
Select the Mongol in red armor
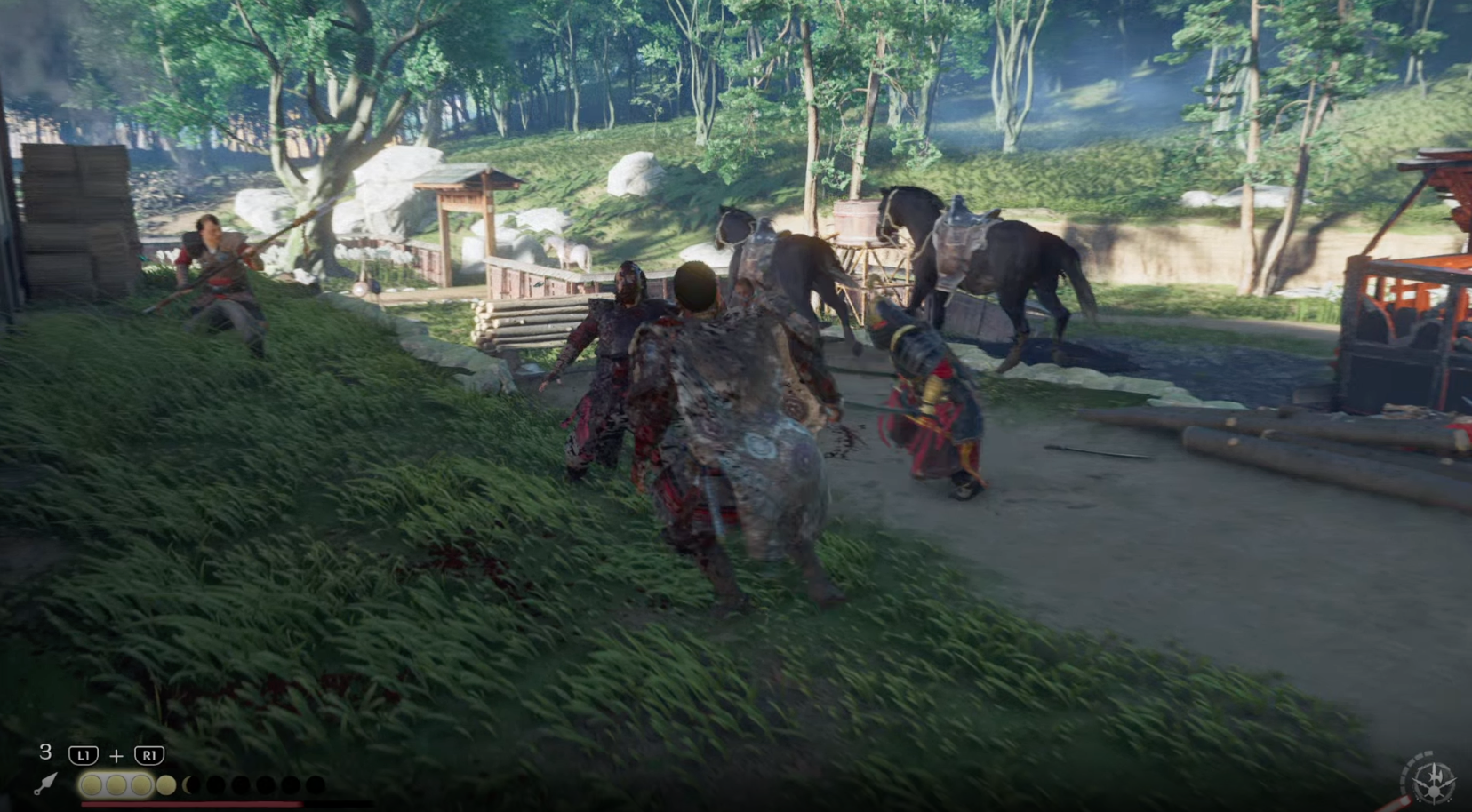pyautogui.click(x=929, y=400)
